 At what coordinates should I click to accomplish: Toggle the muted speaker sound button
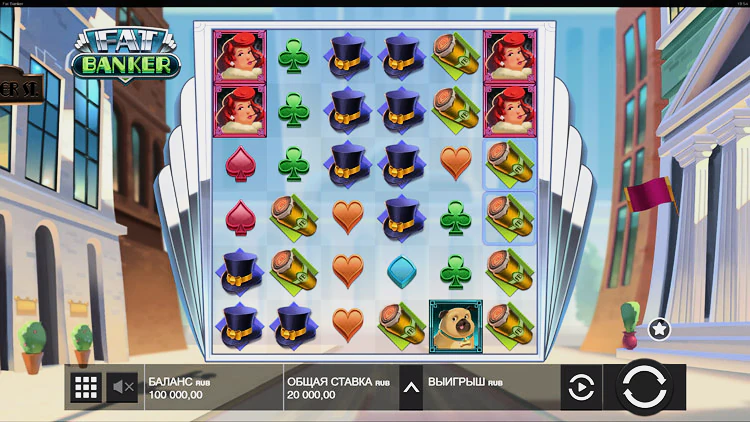tap(124, 387)
